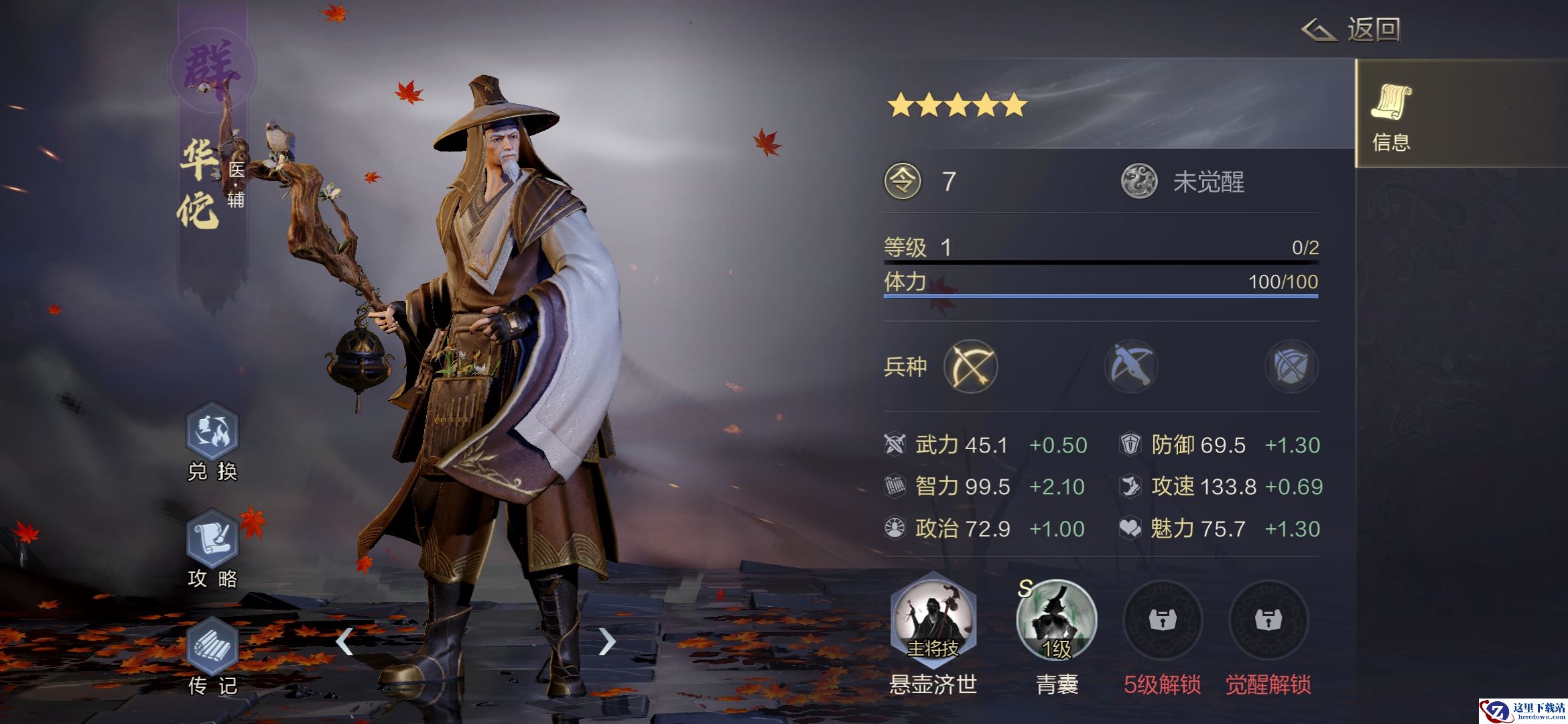
Task: Click the 这里下载站 watermark logo
Action: (x=1522, y=711)
